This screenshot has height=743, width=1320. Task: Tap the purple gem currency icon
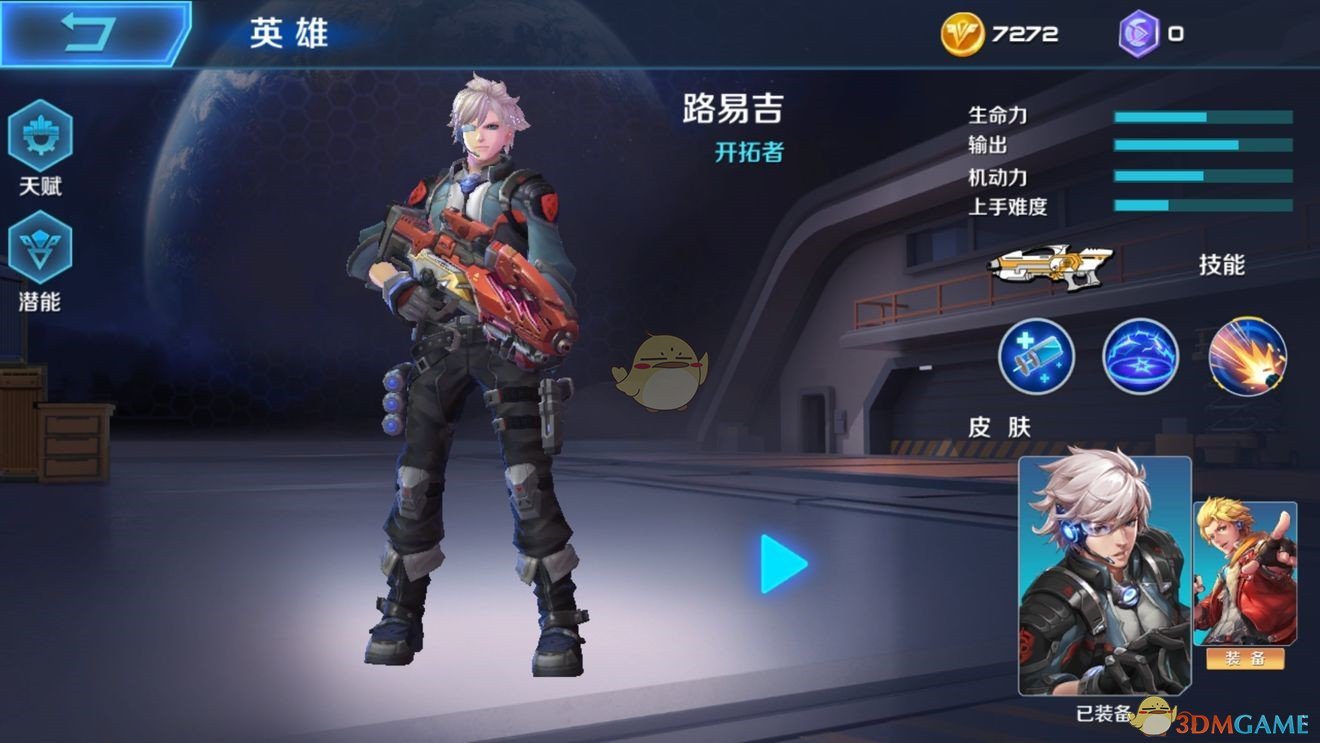[x=1139, y=34]
